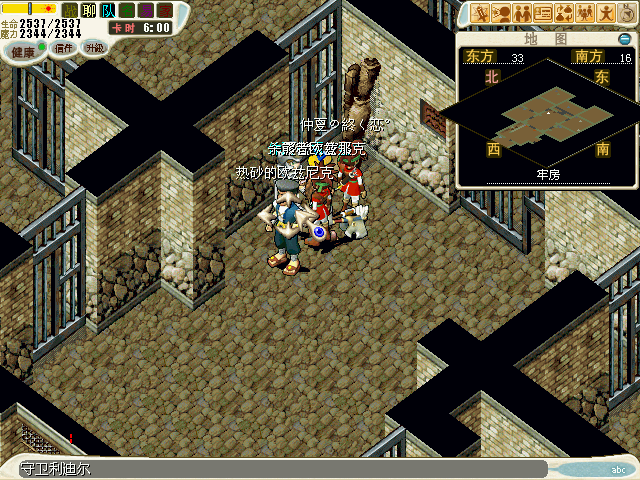
Task: Click the compass icon in toolbar
Action: click(627, 13)
